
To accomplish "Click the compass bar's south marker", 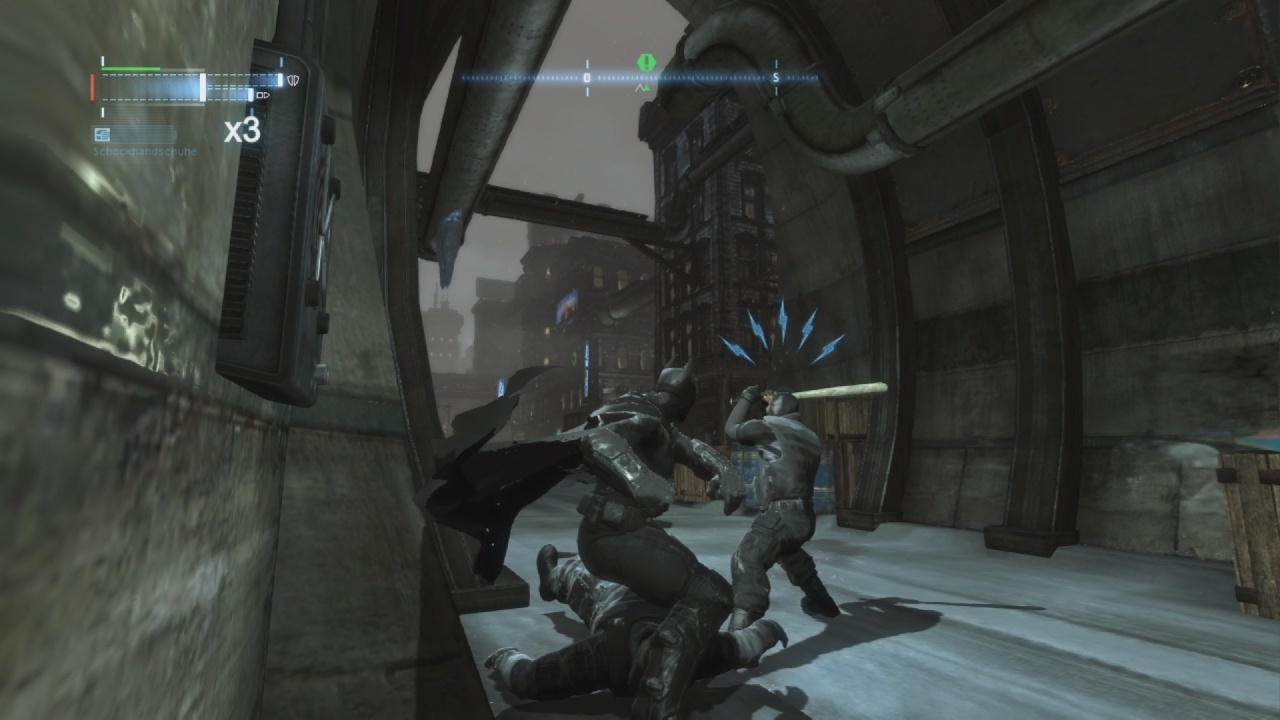I will (x=776, y=77).
